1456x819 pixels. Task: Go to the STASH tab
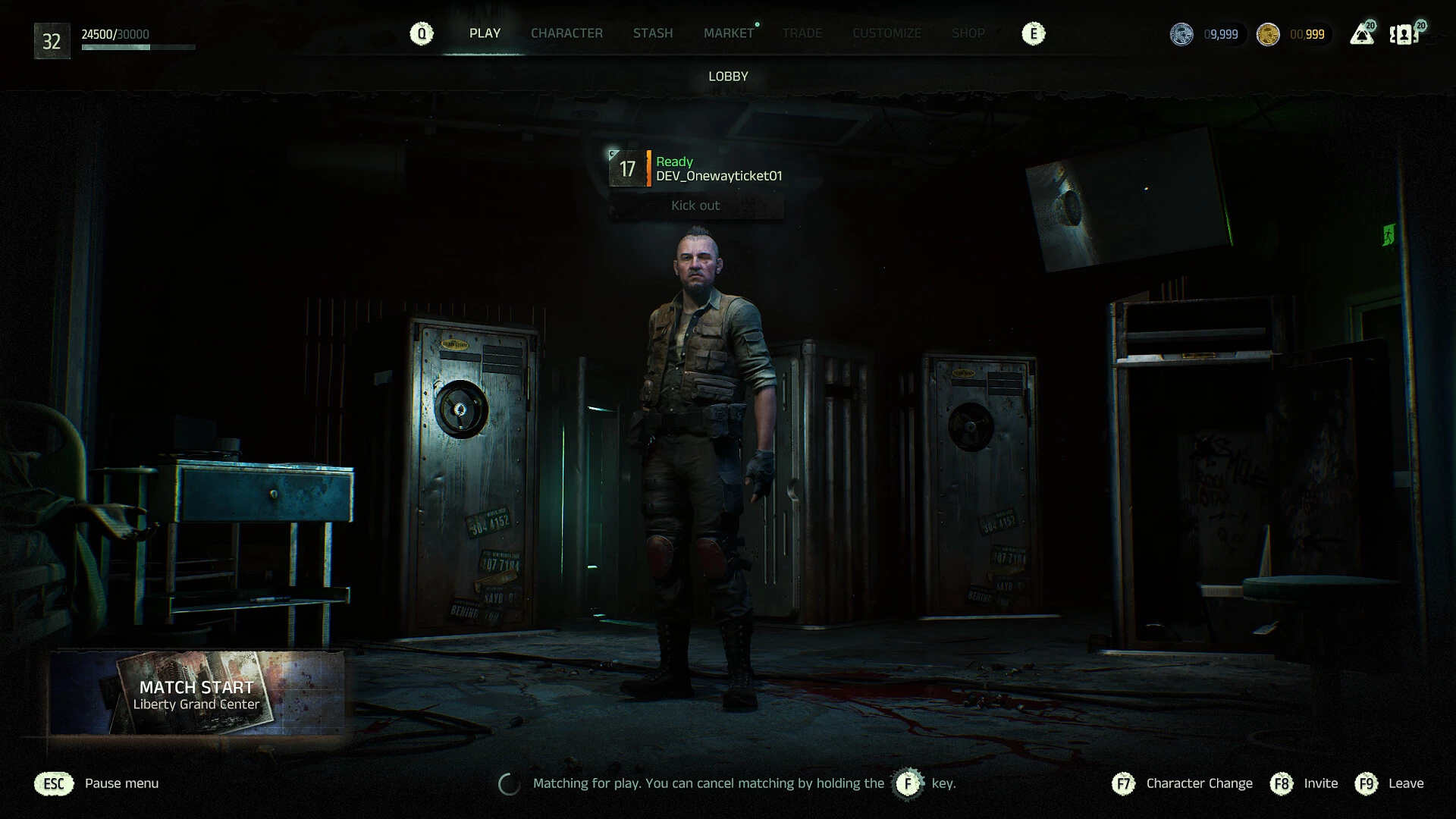click(x=653, y=33)
